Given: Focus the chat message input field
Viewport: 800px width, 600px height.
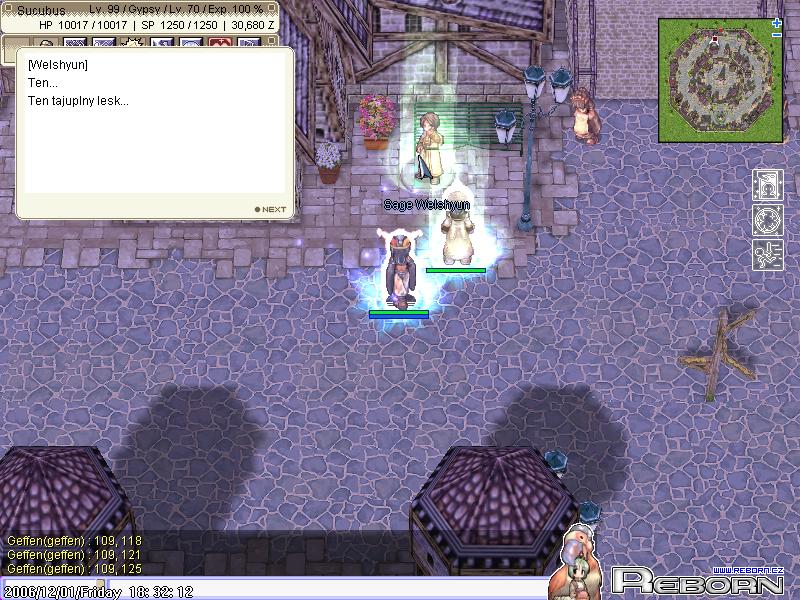Looking at the screenshot, I should click(330, 588).
